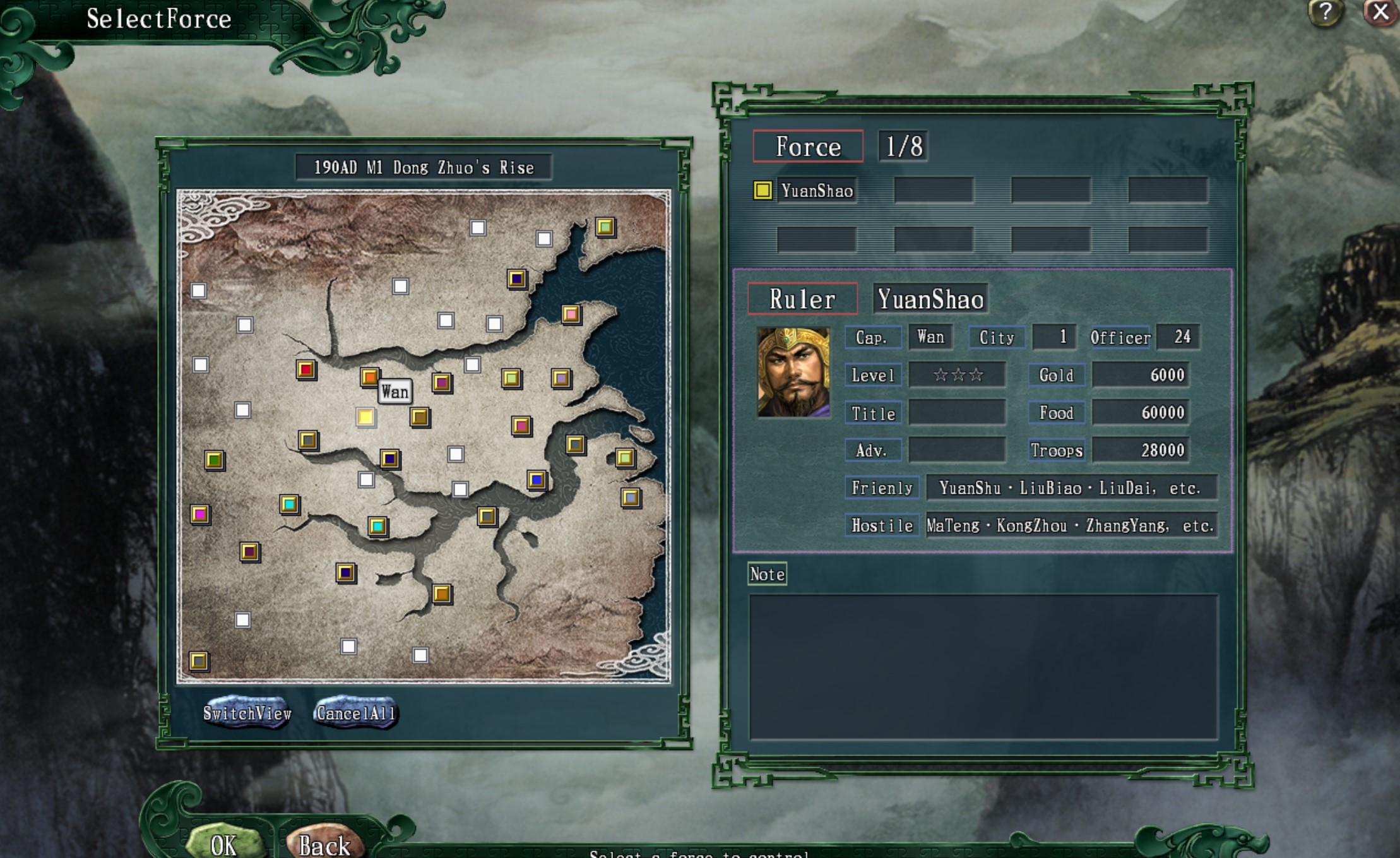Open the help question mark button
Image resolution: width=1400 pixels, height=858 pixels.
click(1324, 12)
